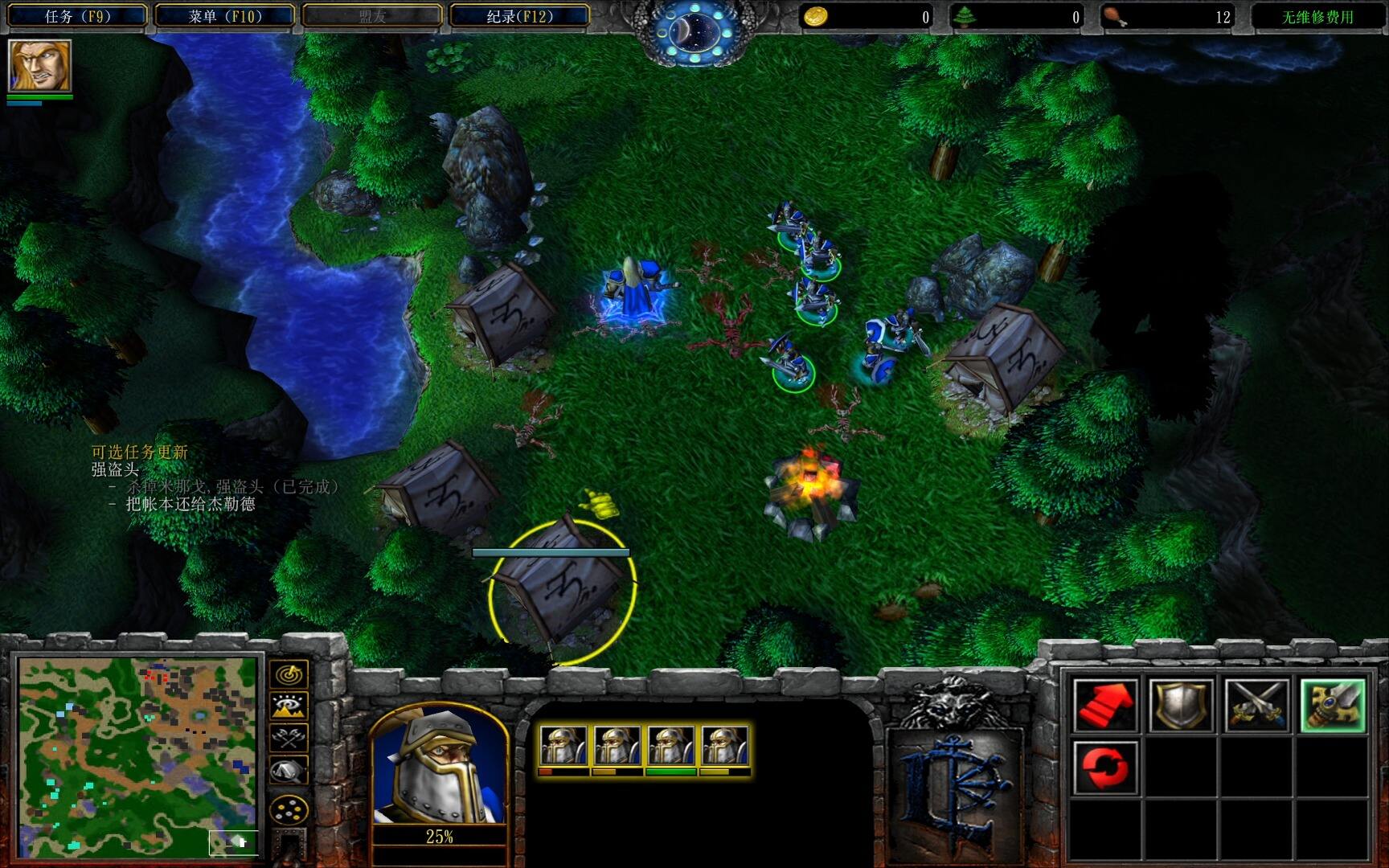Toggle formation movement button with yellow dots
Screen dimensions: 1389x868
pos(289,809)
